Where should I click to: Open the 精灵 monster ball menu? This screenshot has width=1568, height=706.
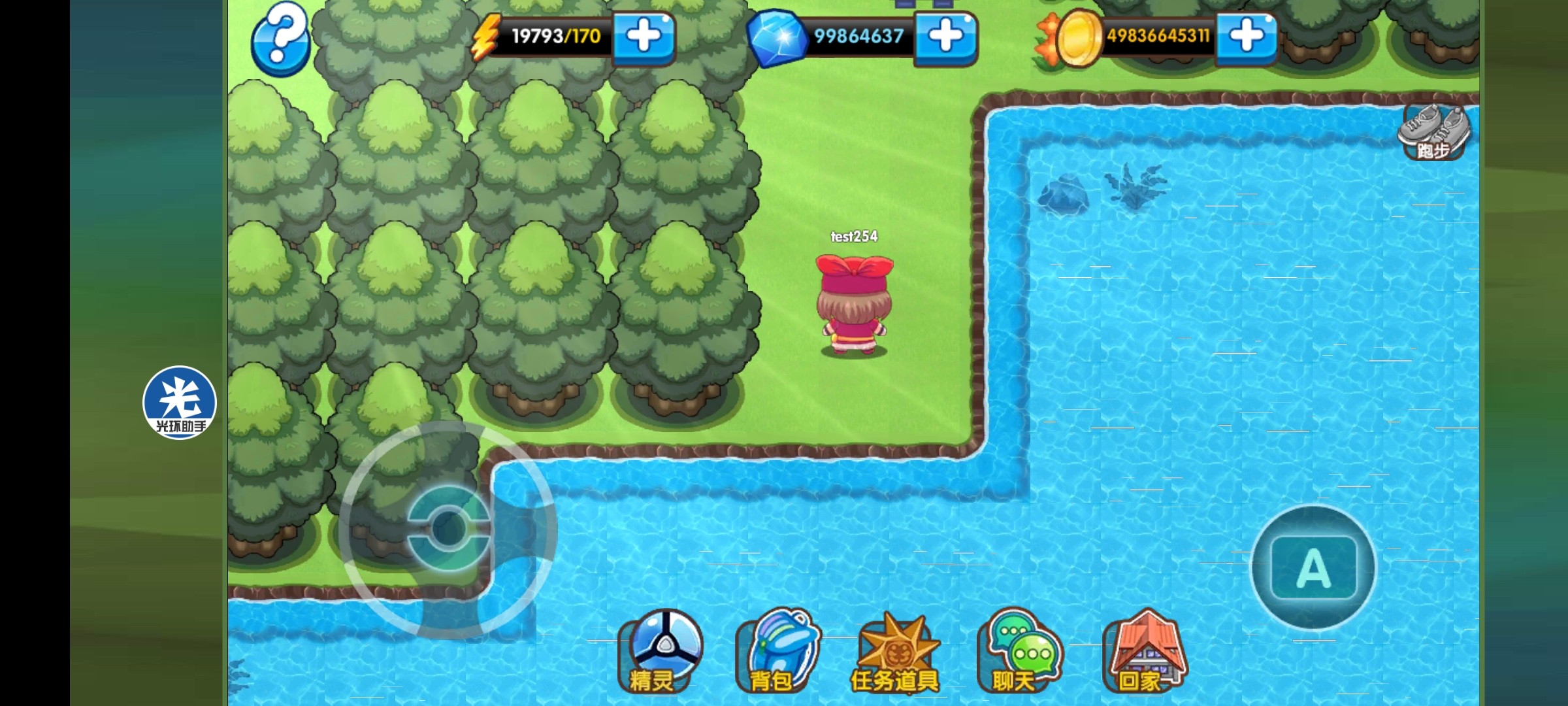(x=660, y=652)
